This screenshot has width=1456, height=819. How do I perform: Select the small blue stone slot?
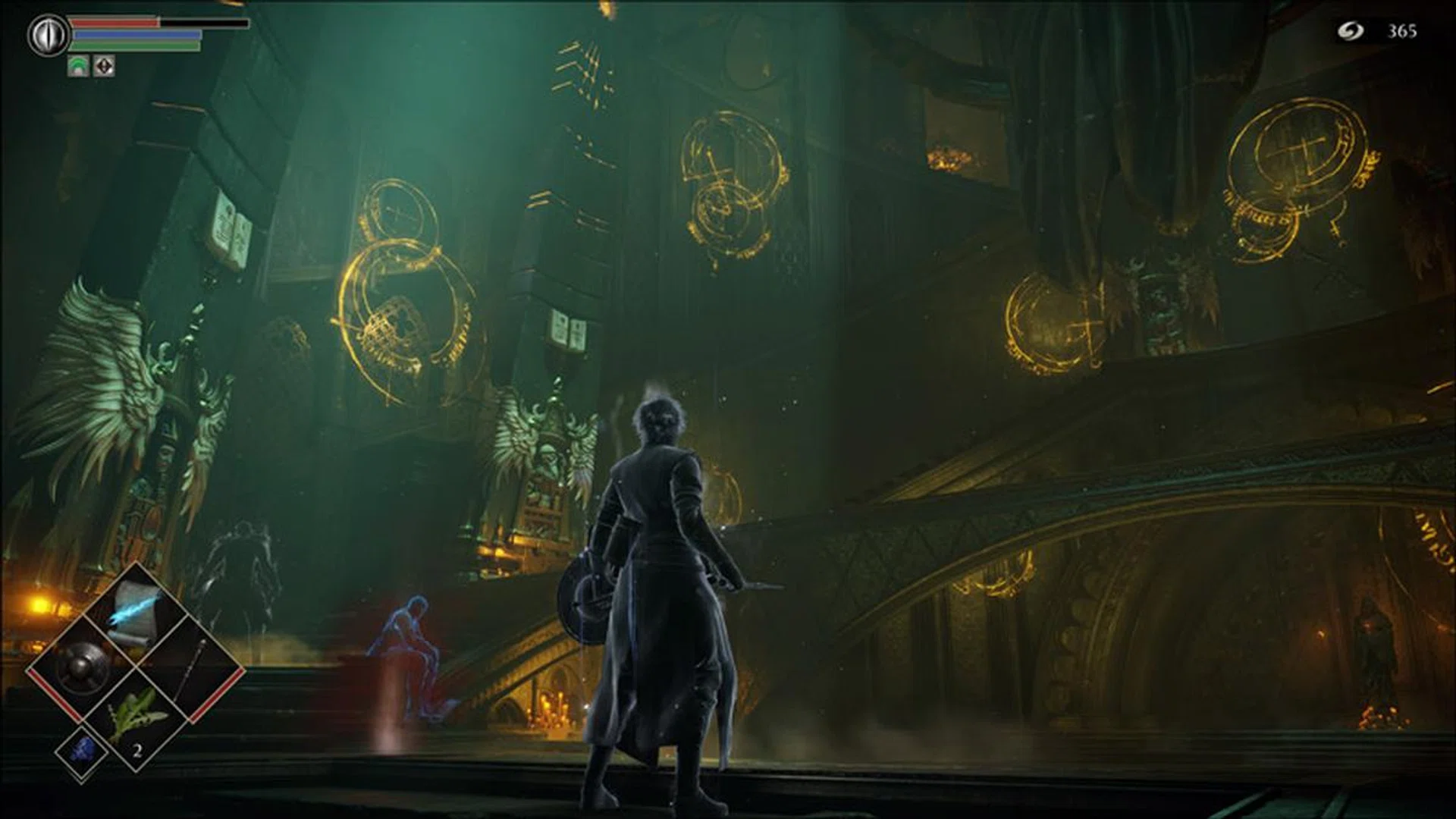click(x=81, y=749)
